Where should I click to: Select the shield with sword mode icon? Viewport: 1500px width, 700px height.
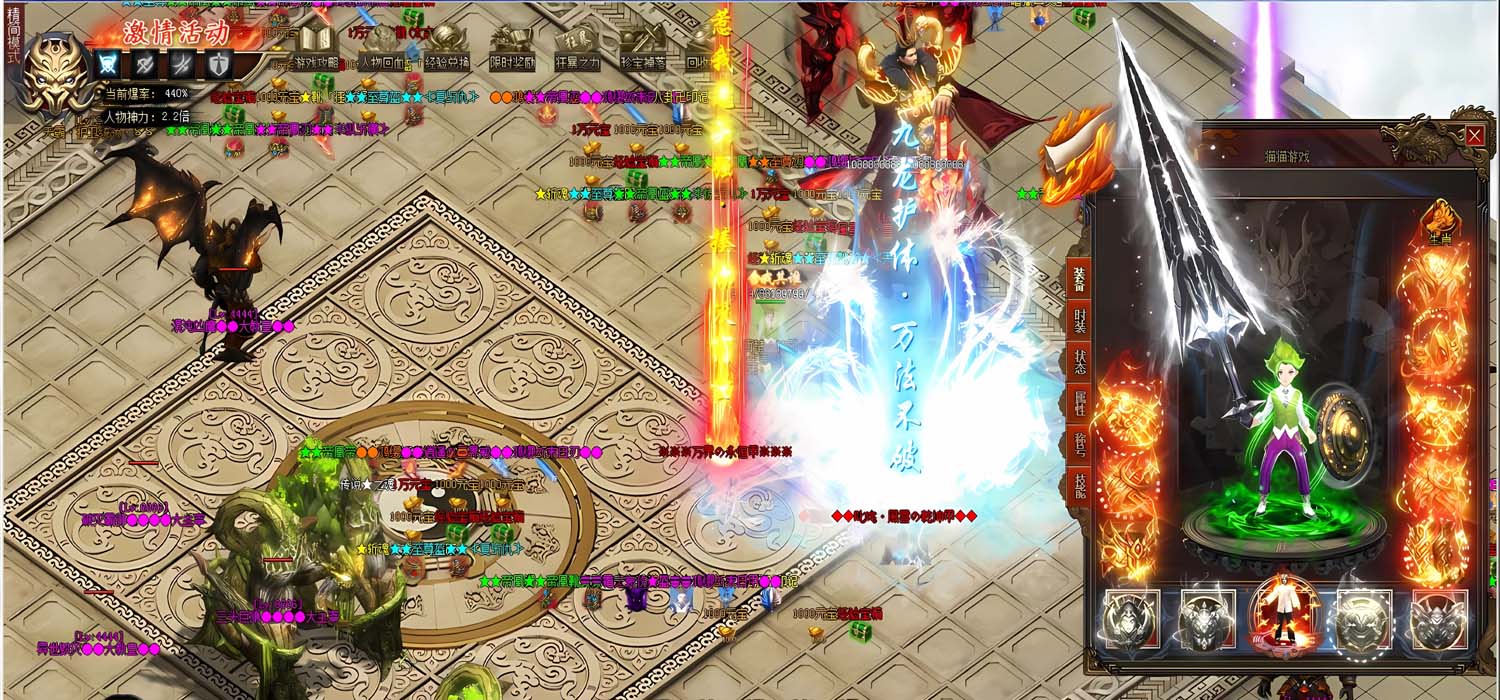[218, 65]
